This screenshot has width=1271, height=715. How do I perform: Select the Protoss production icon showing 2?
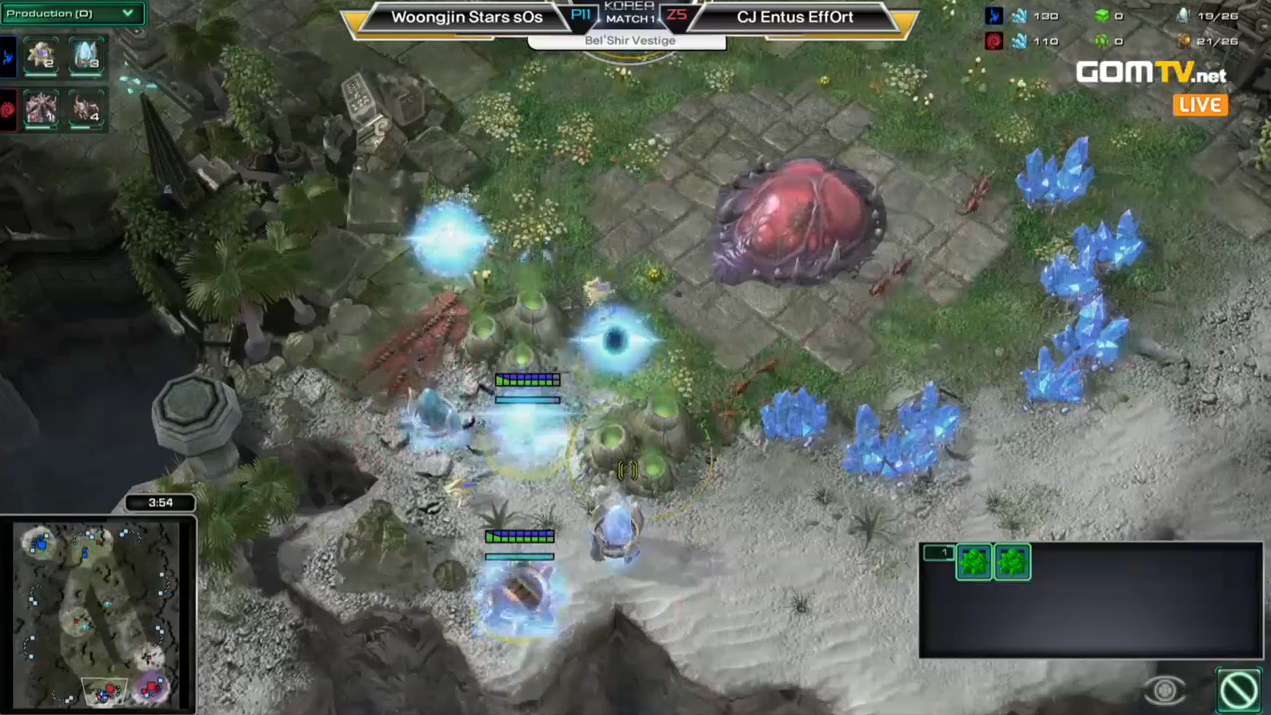[41, 55]
